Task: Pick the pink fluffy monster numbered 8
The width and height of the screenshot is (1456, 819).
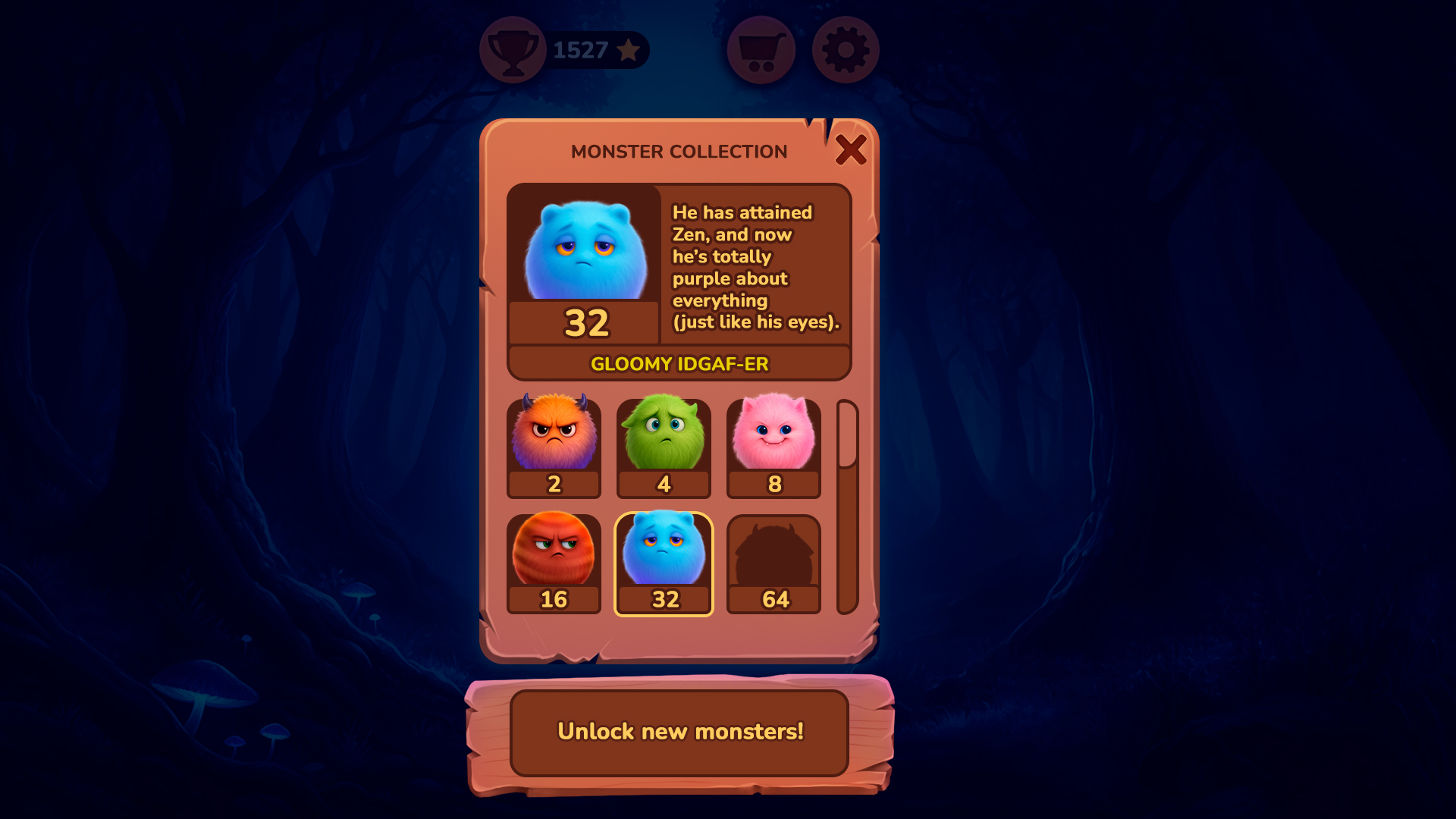Action: pos(773,447)
